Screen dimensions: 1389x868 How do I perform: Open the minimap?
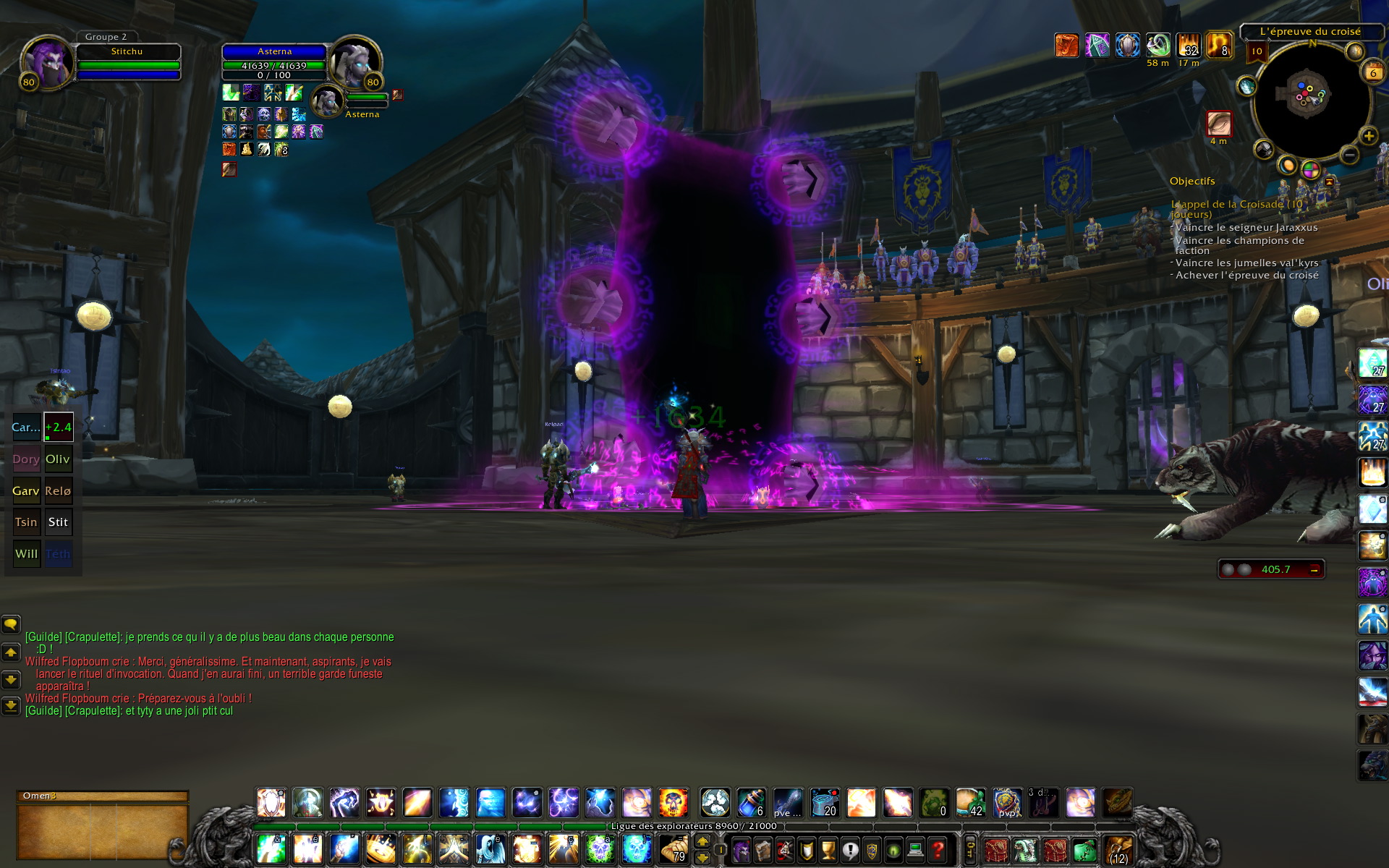(x=1310, y=98)
